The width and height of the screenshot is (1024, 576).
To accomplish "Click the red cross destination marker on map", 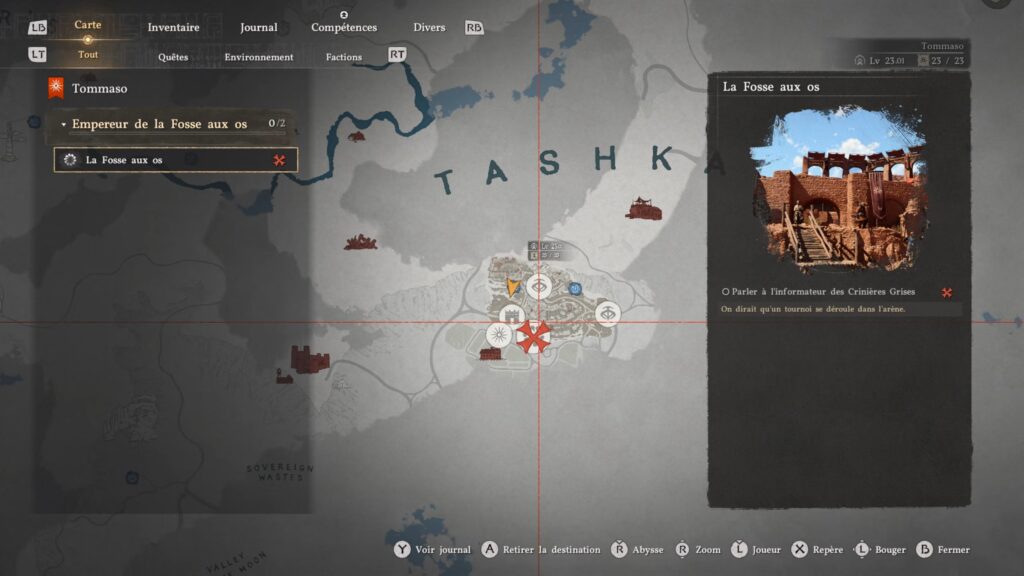I will 533,337.
